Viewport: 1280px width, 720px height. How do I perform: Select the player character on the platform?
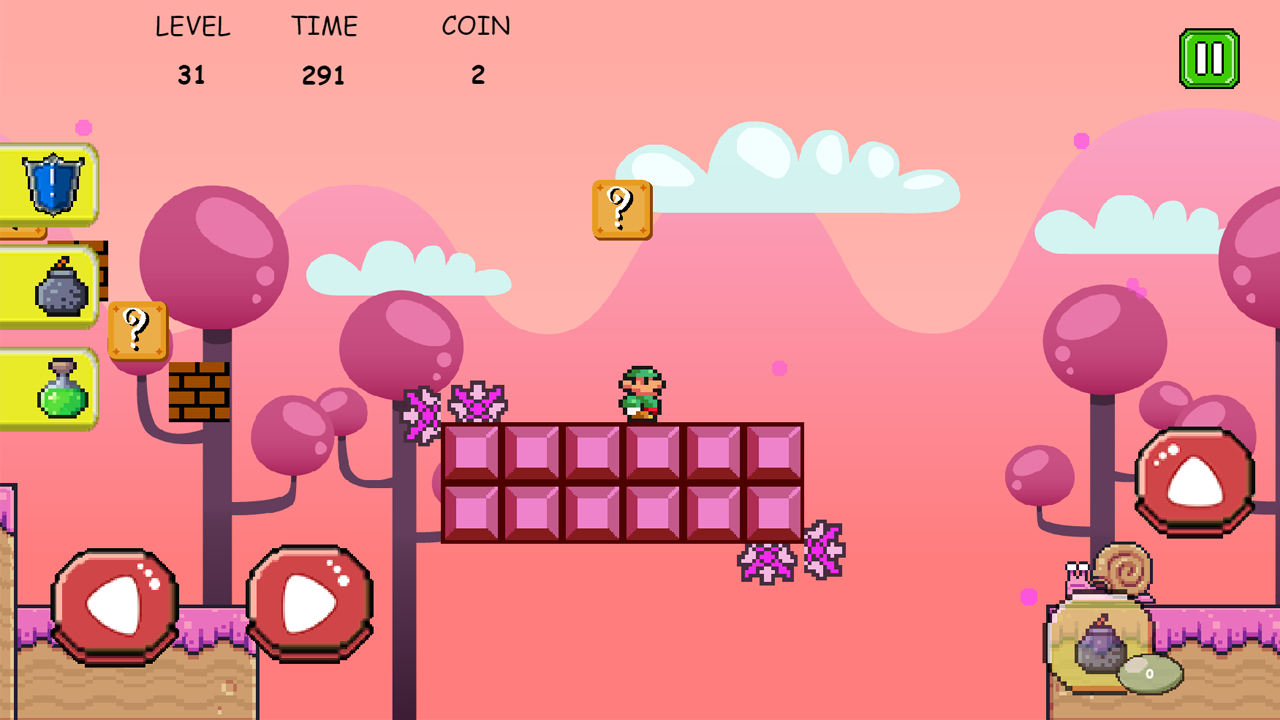click(x=640, y=392)
